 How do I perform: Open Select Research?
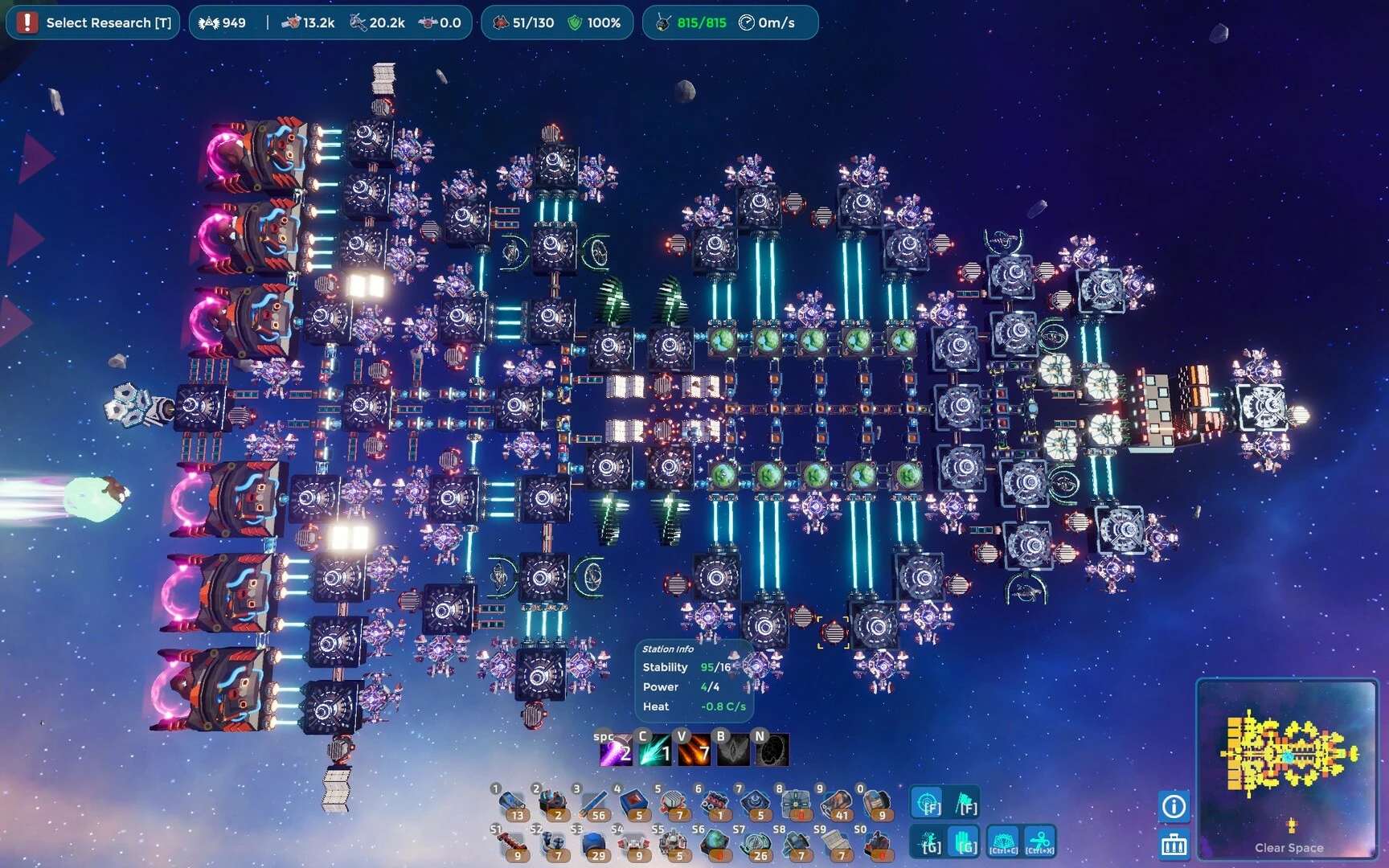(x=93, y=23)
